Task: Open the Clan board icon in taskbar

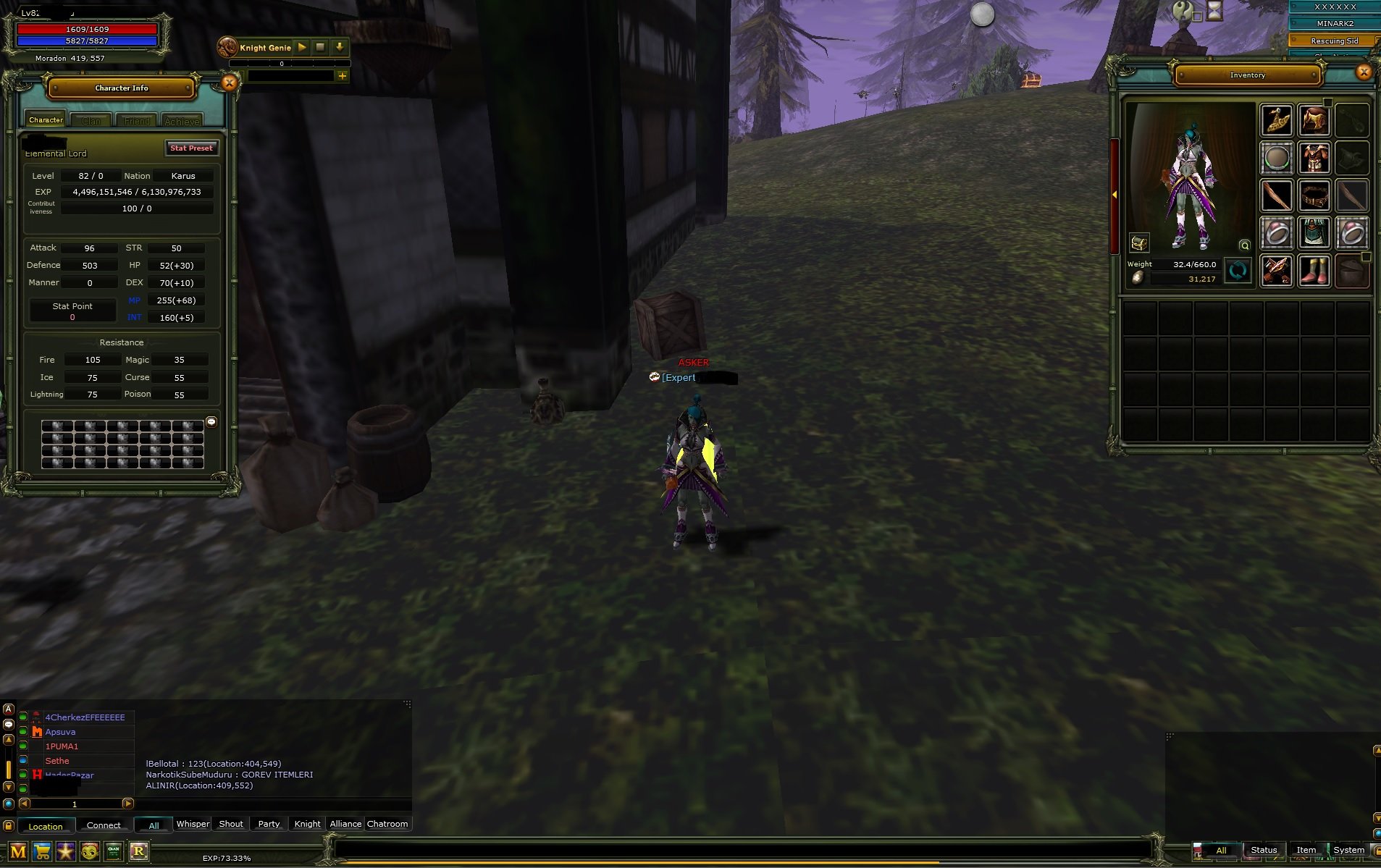Action: tap(112, 851)
